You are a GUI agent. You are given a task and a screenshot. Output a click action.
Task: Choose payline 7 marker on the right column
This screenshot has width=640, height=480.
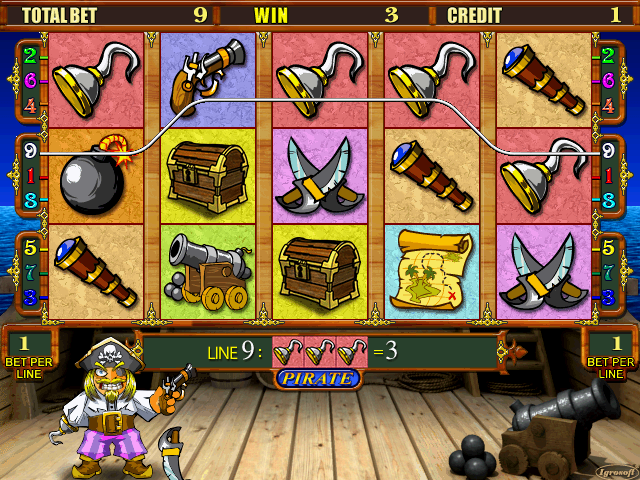608,272
